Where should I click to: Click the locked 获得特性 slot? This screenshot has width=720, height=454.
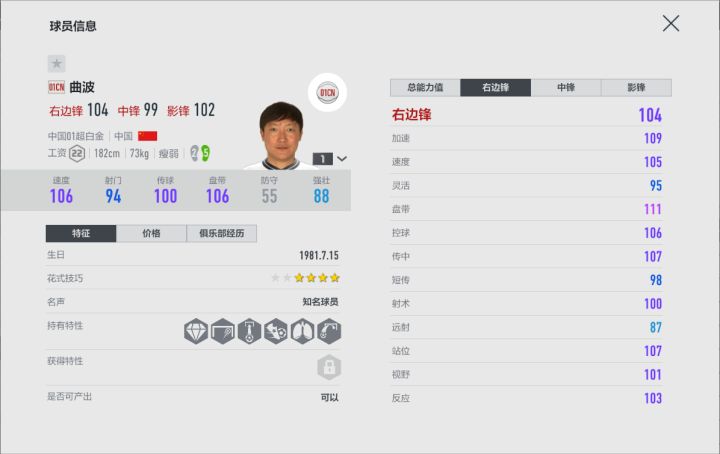point(327,367)
